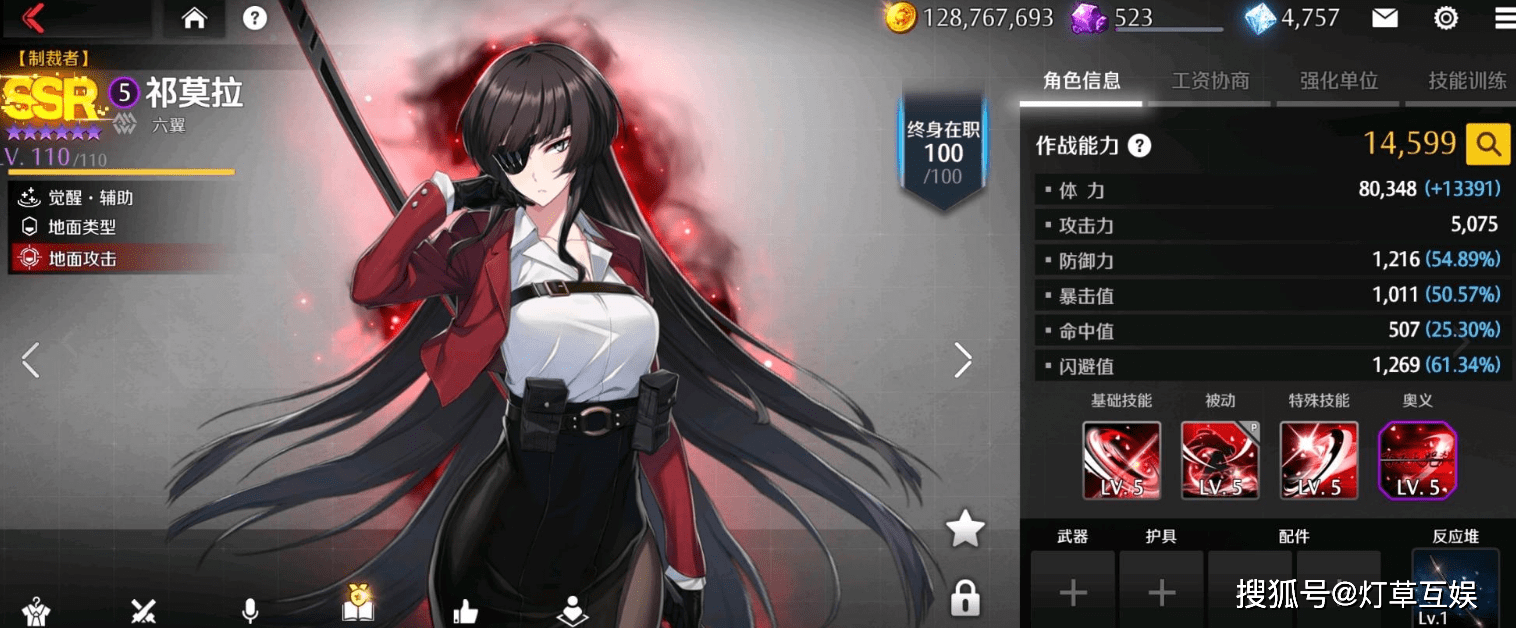Add a weapon in the 武器 slot
This screenshot has width=1516, height=628.
[1072, 592]
